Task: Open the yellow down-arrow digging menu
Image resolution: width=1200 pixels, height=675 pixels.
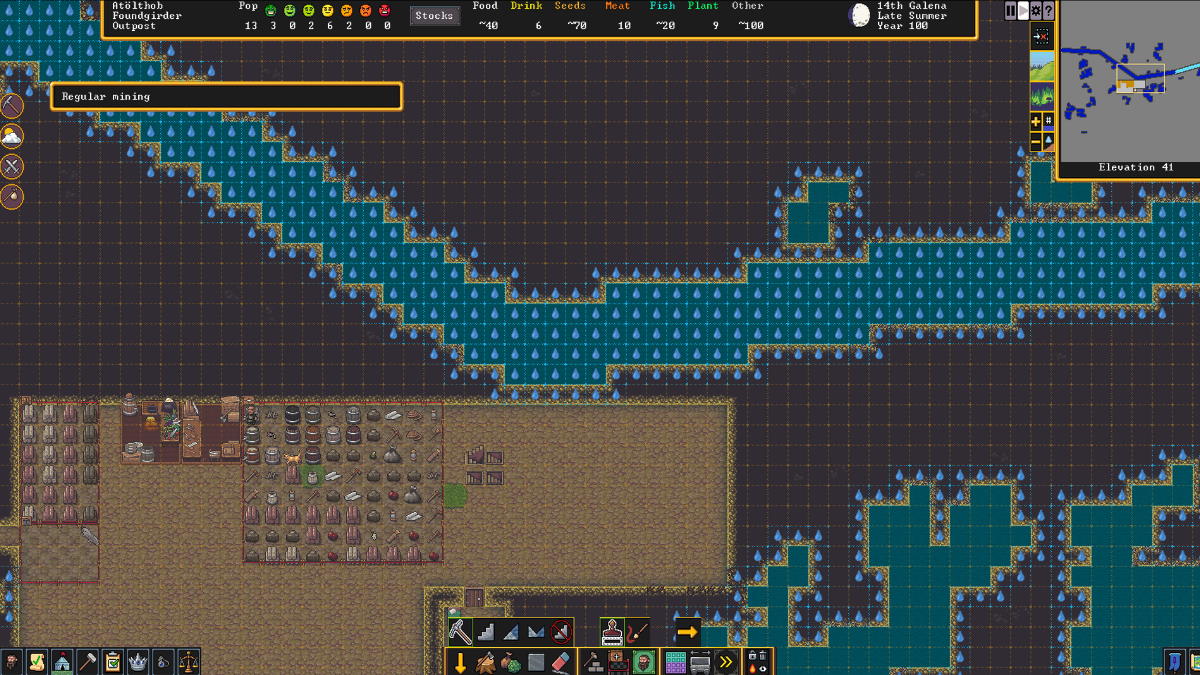Action: point(460,662)
